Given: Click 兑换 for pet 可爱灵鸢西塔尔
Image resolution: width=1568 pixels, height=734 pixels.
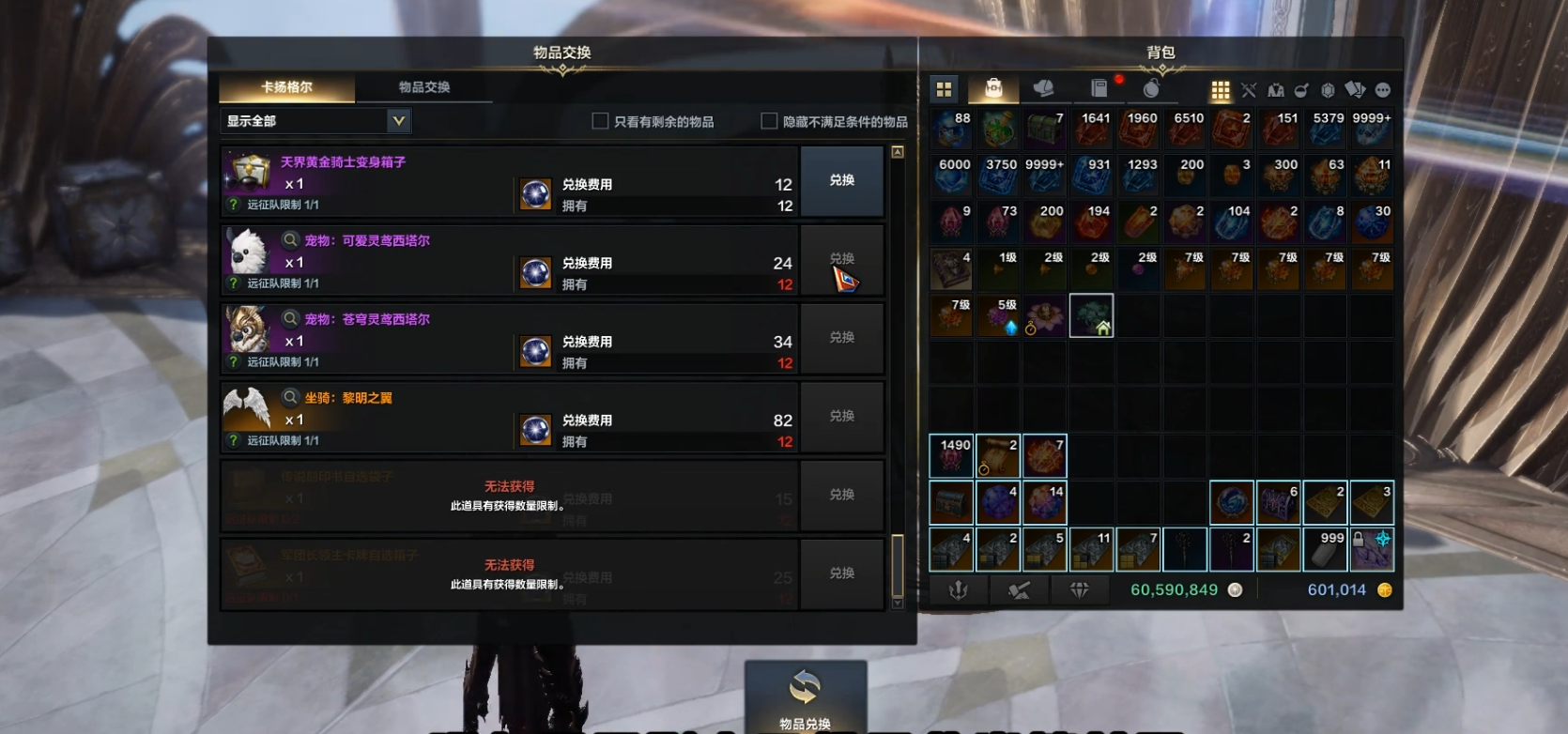Looking at the screenshot, I should point(841,259).
